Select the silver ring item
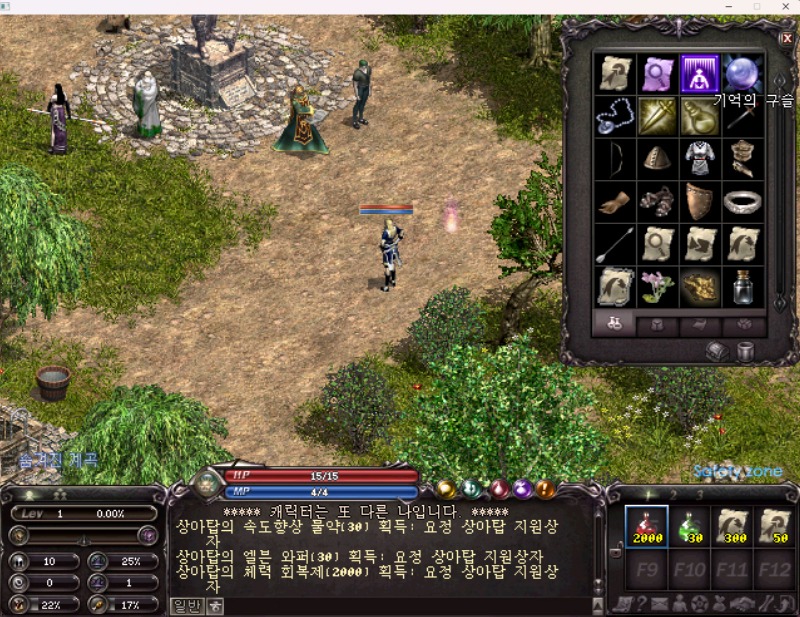This screenshot has width=800, height=617. click(x=743, y=201)
